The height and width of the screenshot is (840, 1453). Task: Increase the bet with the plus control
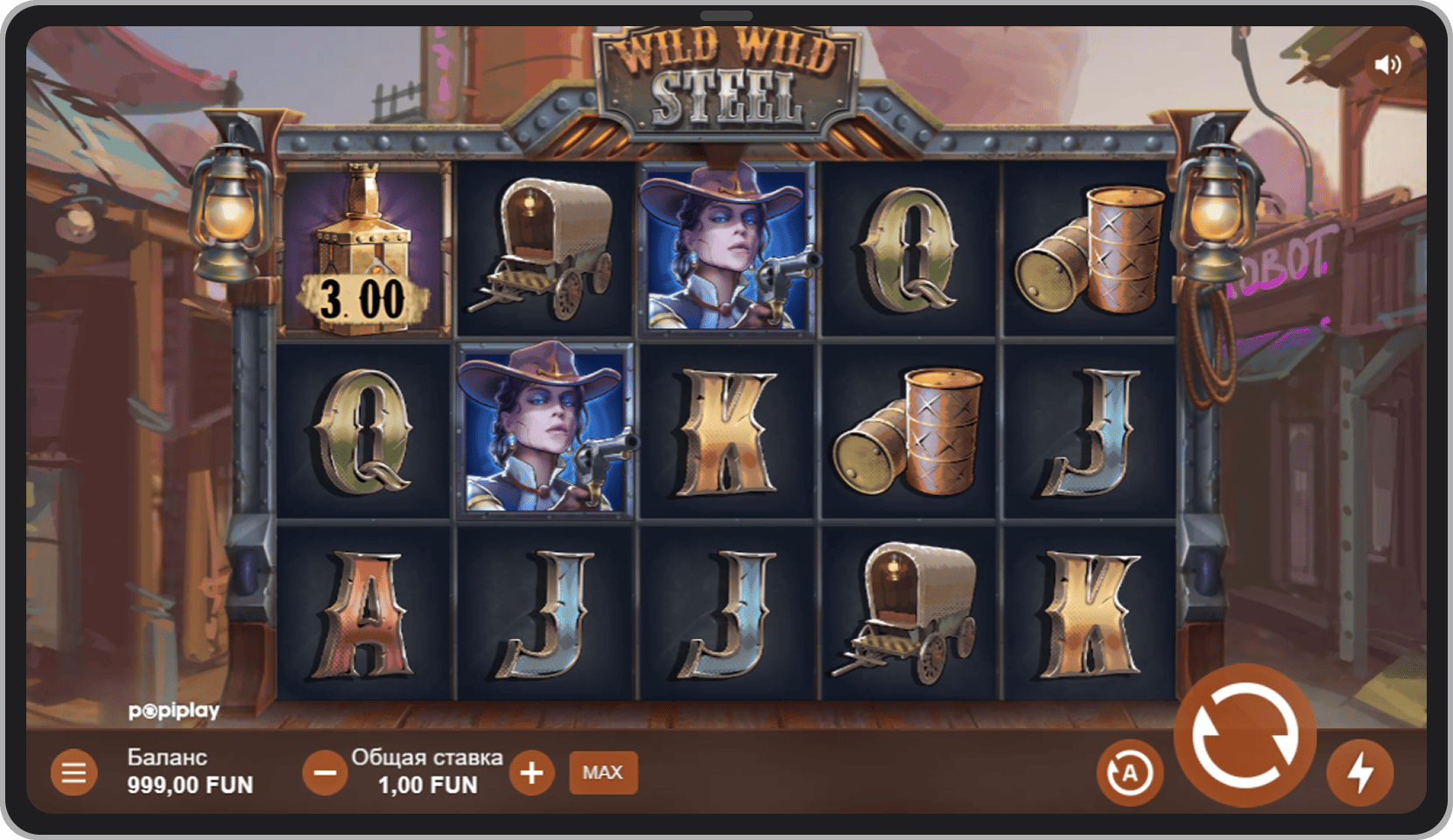pyautogui.click(x=531, y=772)
